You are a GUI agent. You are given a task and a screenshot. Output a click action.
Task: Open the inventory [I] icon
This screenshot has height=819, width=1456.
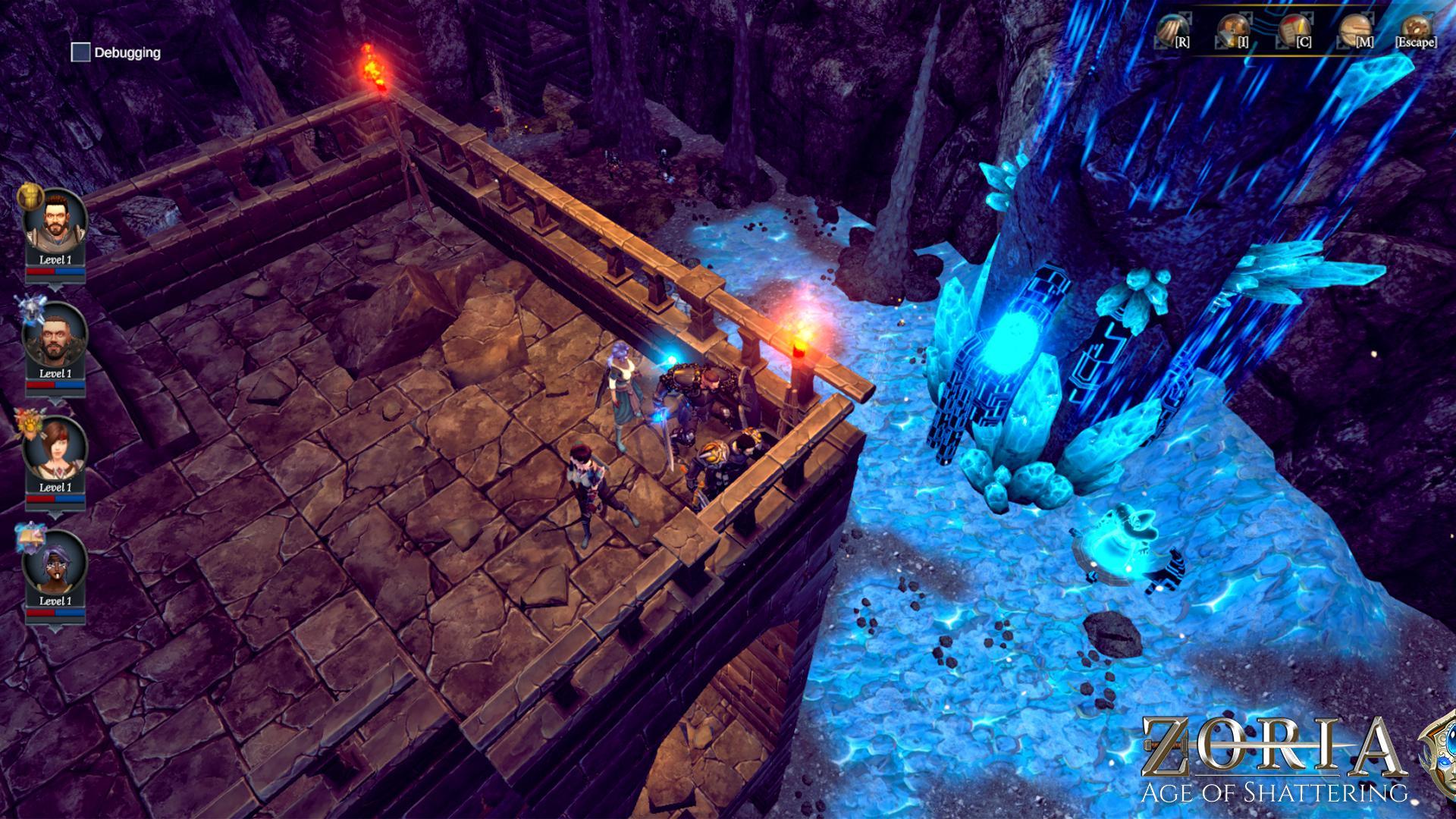(1232, 32)
